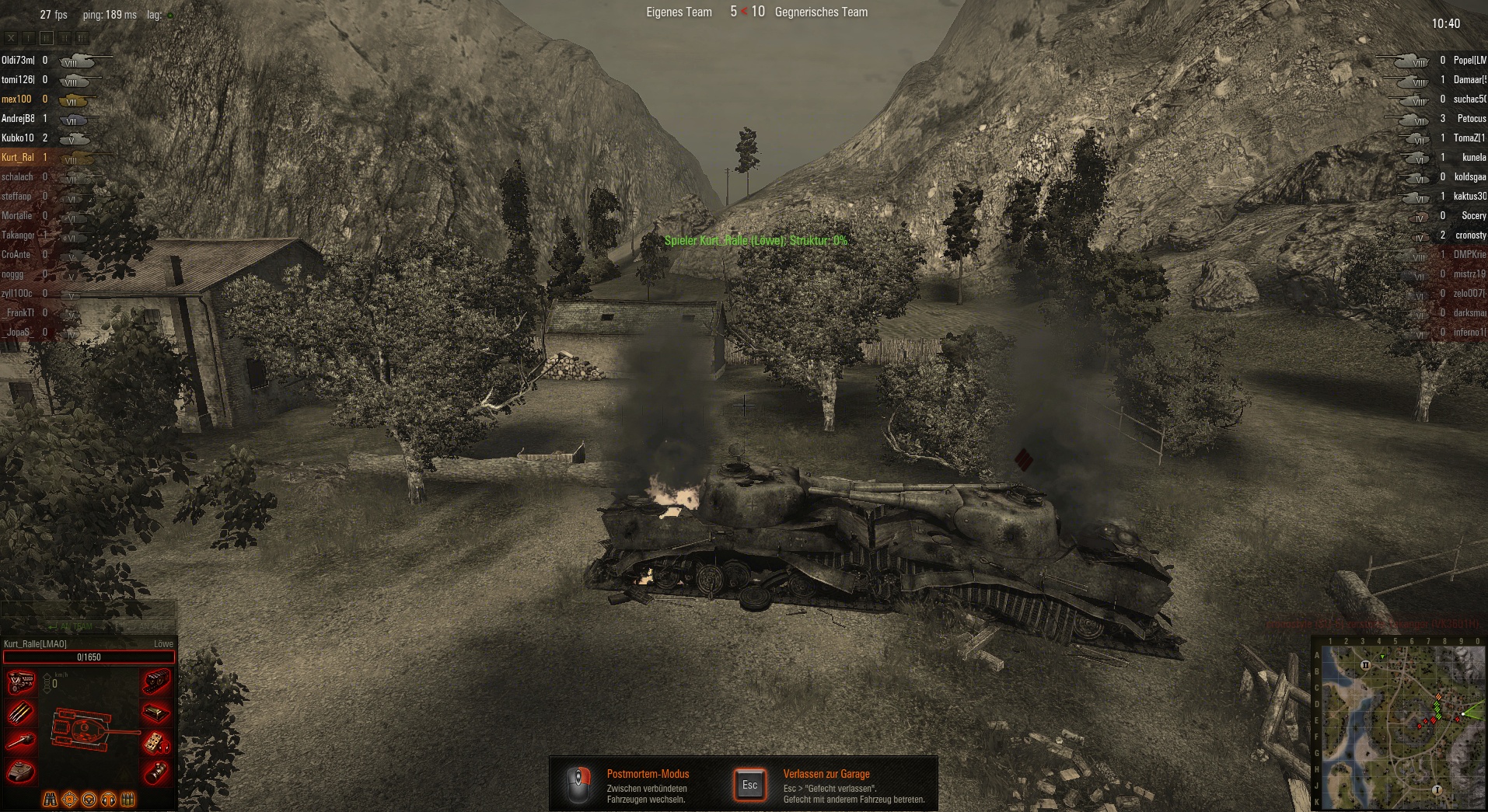Click the minimap base marker II
The height and width of the screenshot is (812, 1488).
pos(1365,665)
